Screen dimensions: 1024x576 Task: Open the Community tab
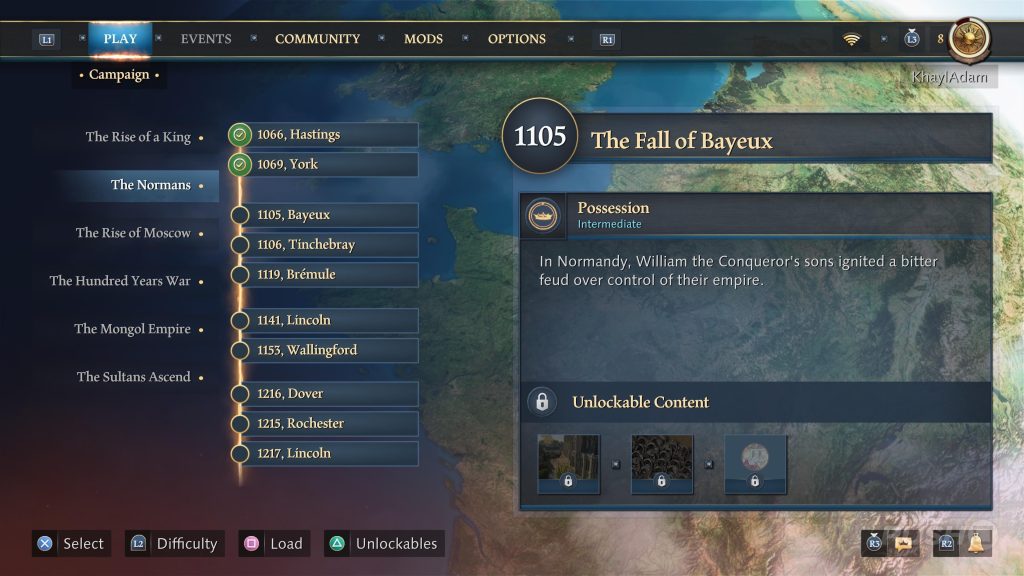click(317, 39)
